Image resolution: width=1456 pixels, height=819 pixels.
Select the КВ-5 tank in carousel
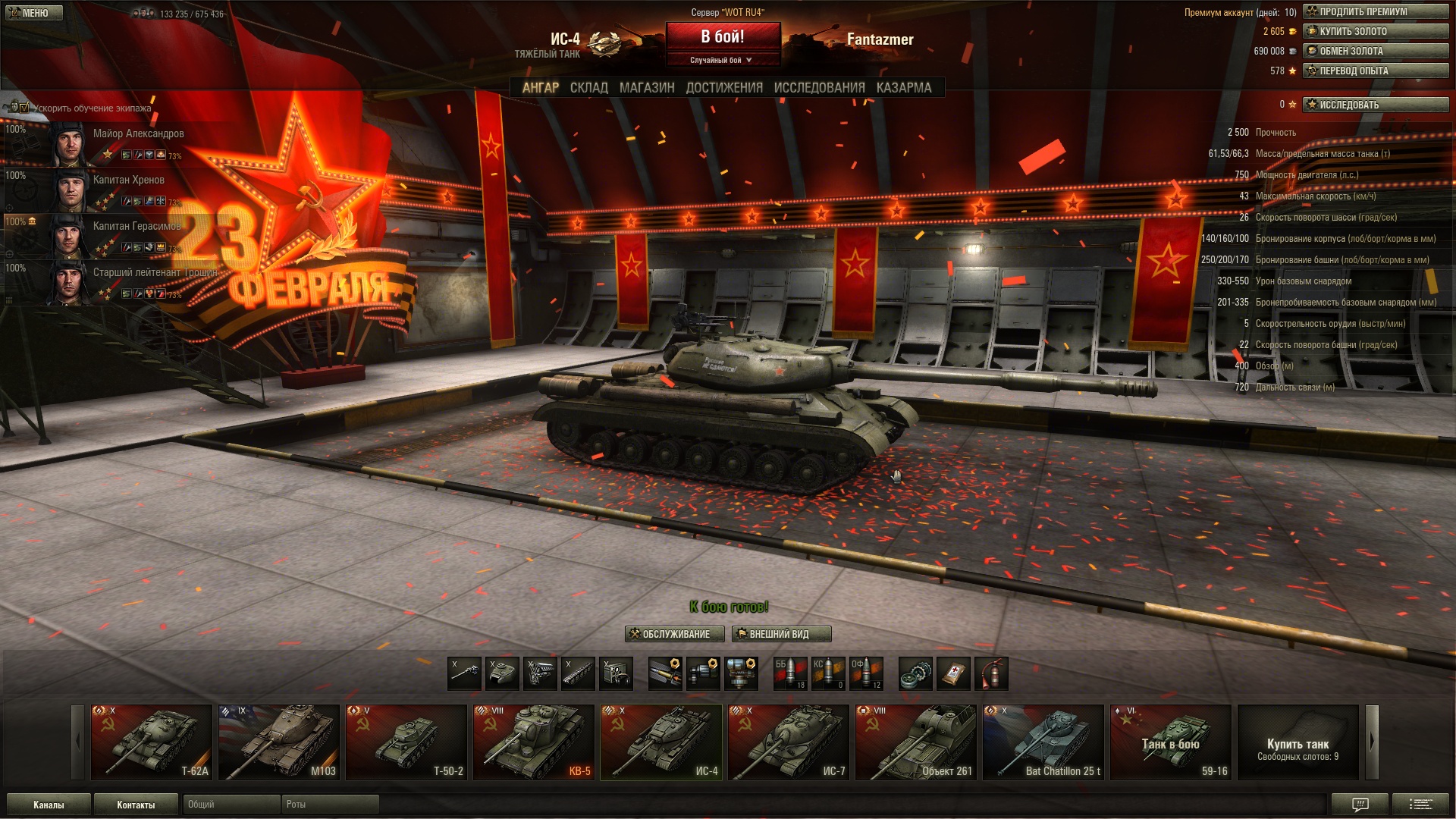coord(534,742)
